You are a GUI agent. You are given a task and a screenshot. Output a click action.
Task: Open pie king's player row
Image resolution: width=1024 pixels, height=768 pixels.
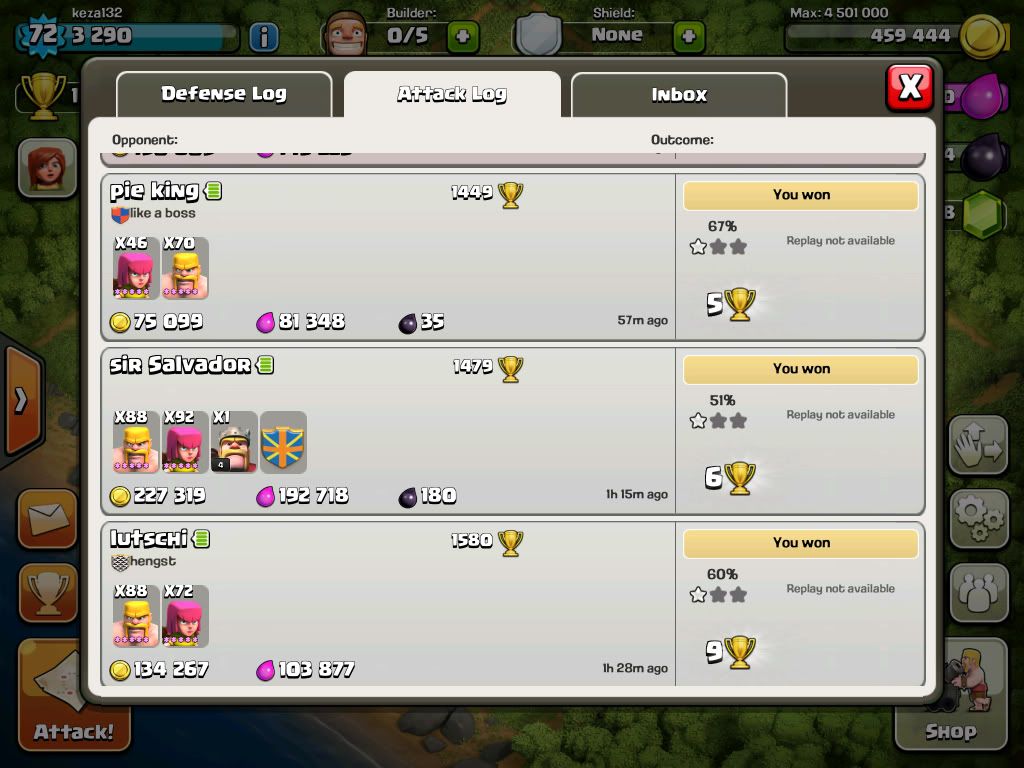click(x=388, y=258)
